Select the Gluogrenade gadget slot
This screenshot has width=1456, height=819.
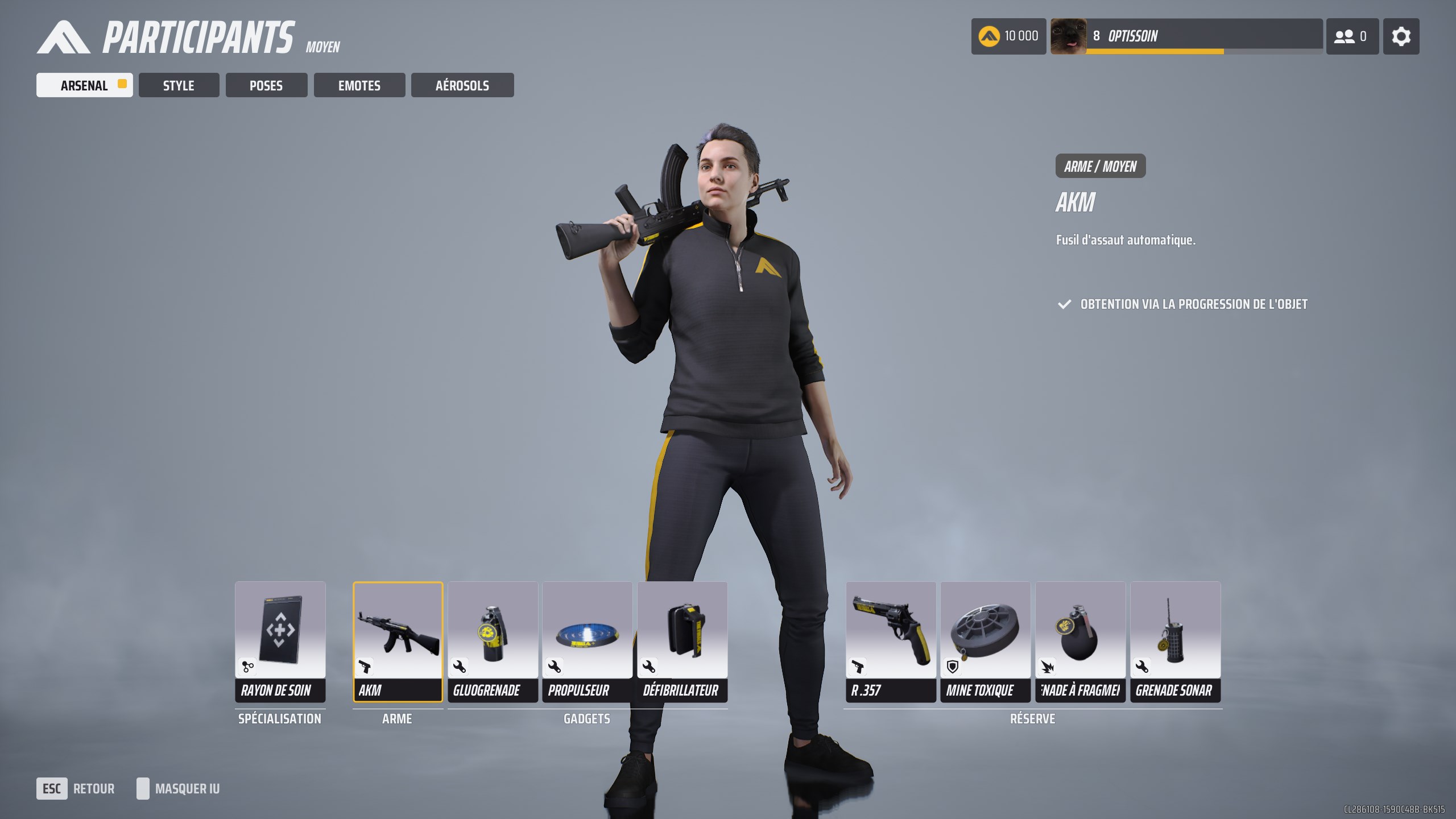point(493,641)
